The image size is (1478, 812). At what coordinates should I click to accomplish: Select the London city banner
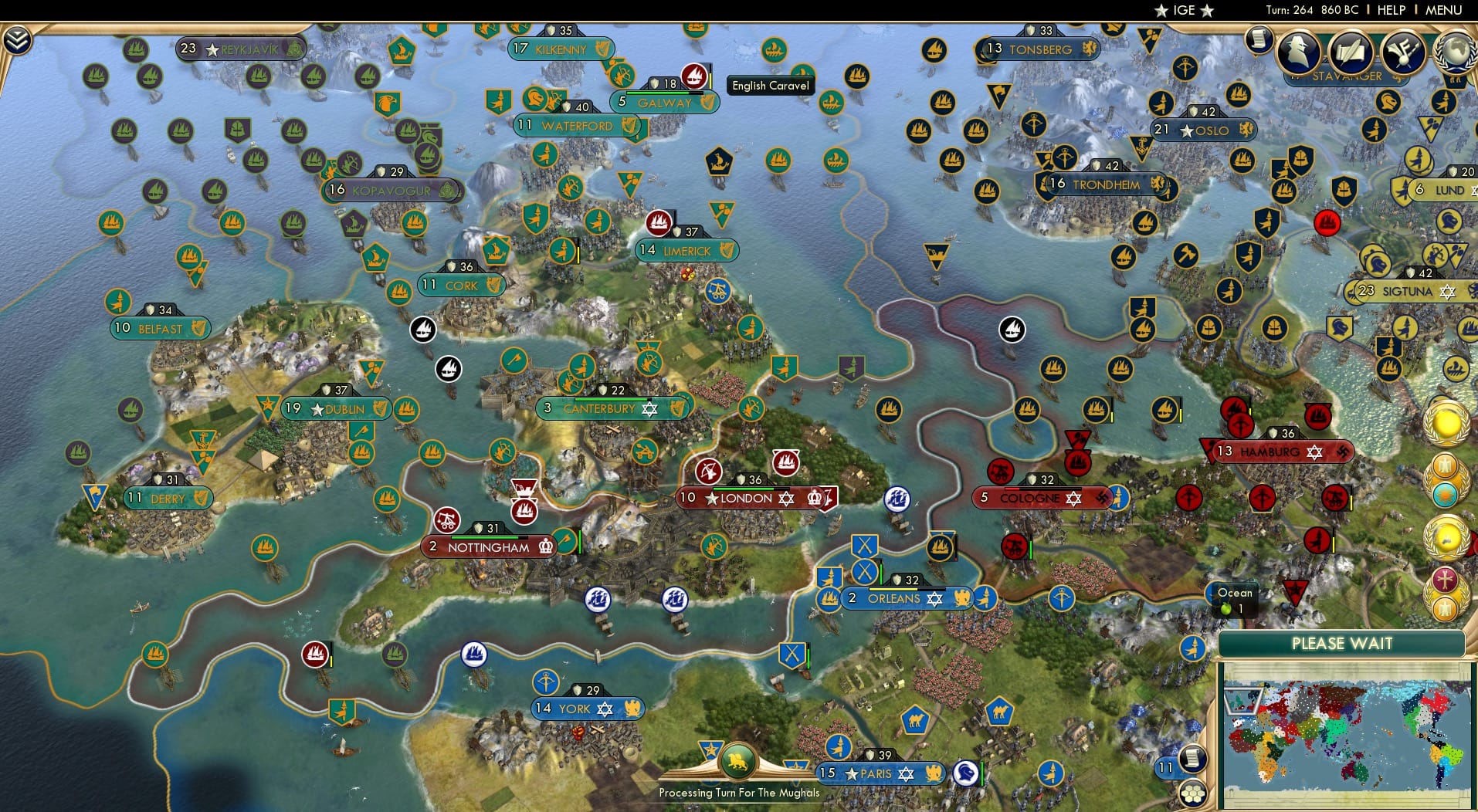745,498
